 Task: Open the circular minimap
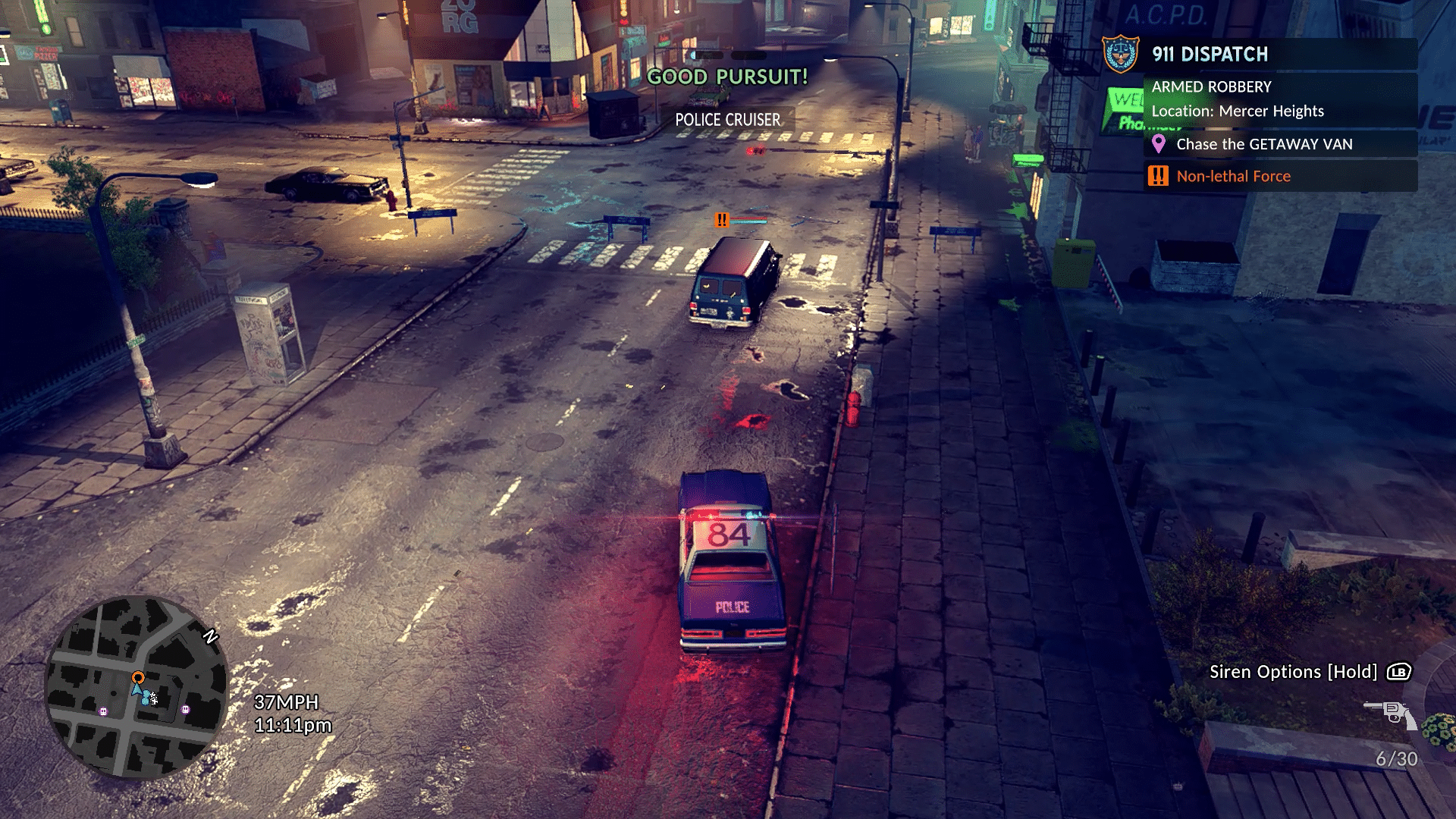(x=136, y=687)
